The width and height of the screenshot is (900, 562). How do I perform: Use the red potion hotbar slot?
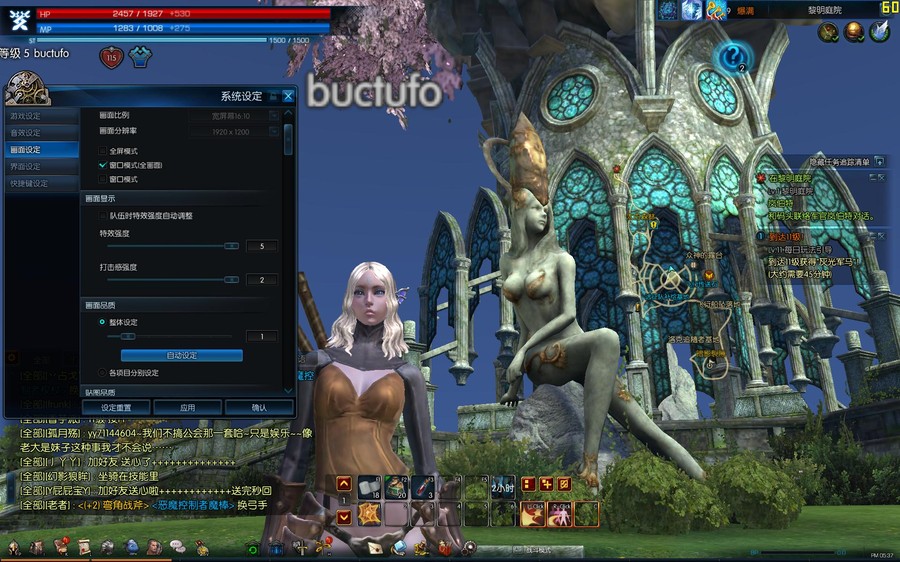(421, 485)
